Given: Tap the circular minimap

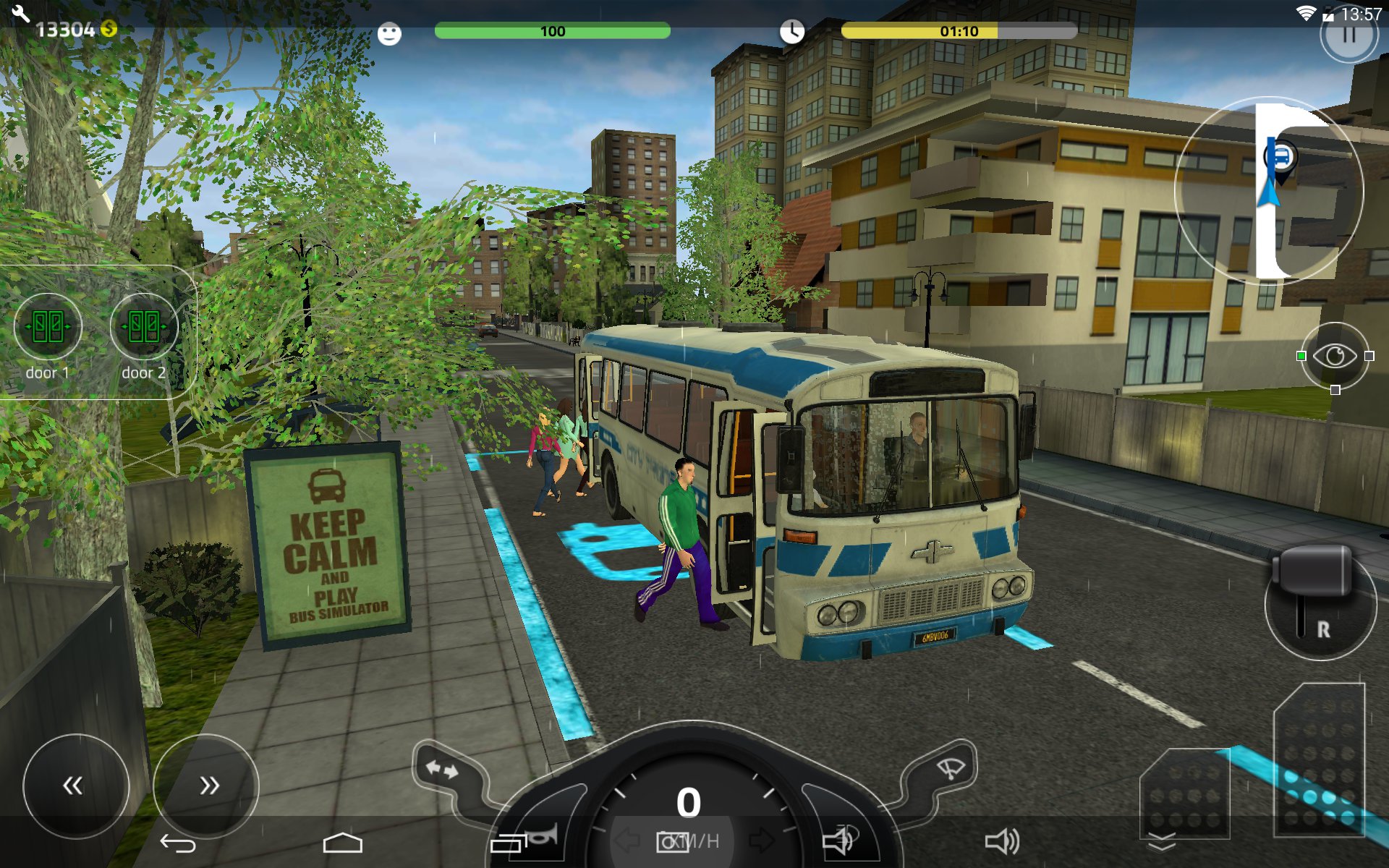Looking at the screenshot, I should point(1268,190).
